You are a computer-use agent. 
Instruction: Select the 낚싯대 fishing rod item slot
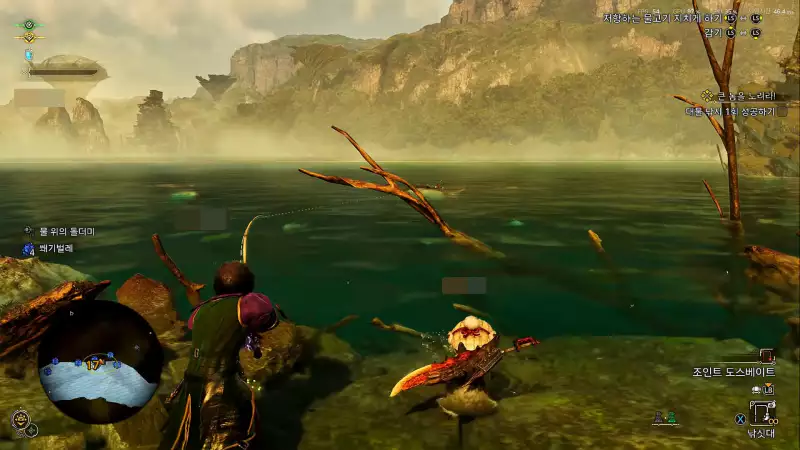pos(763,411)
